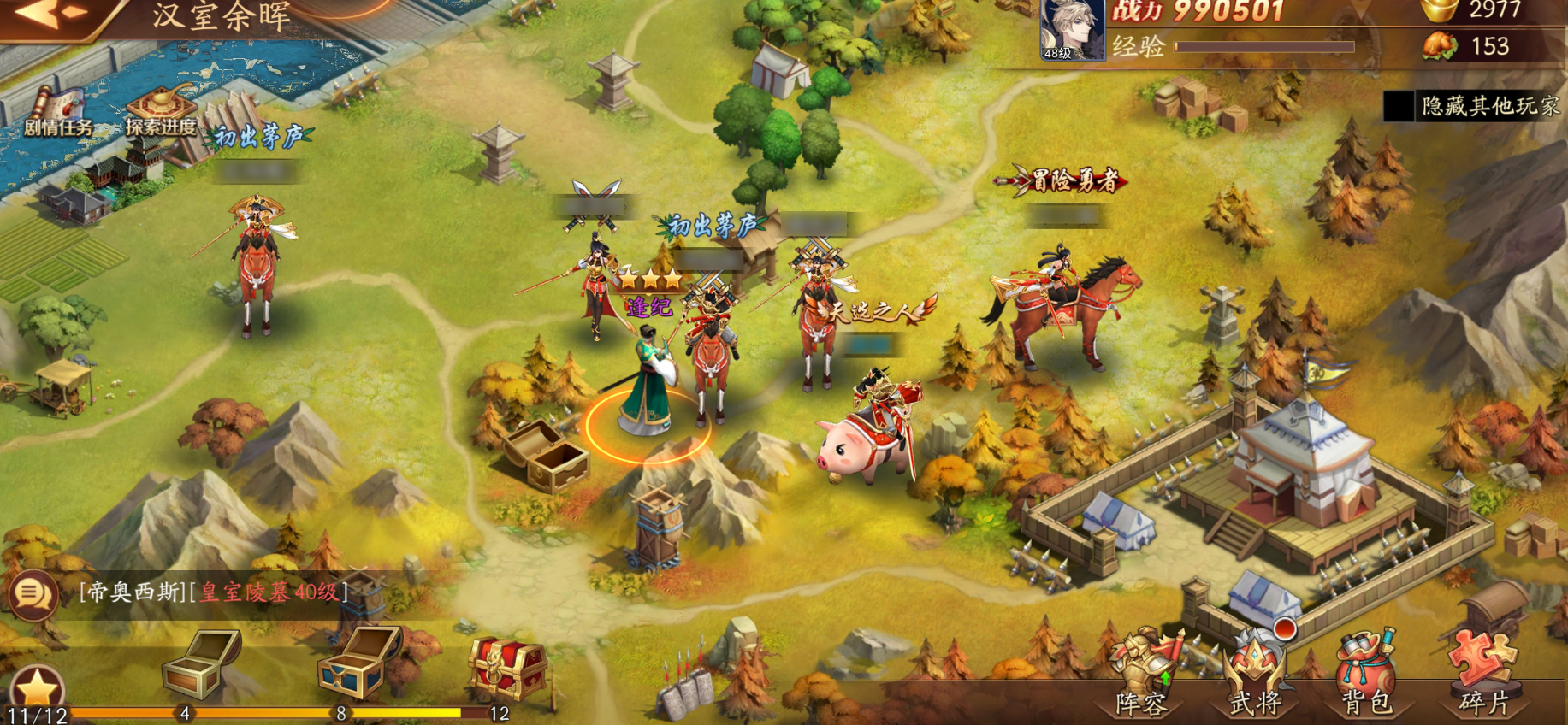Tap the gold ingot currency icon
The height and width of the screenshot is (725, 1568).
(x=1439, y=10)
